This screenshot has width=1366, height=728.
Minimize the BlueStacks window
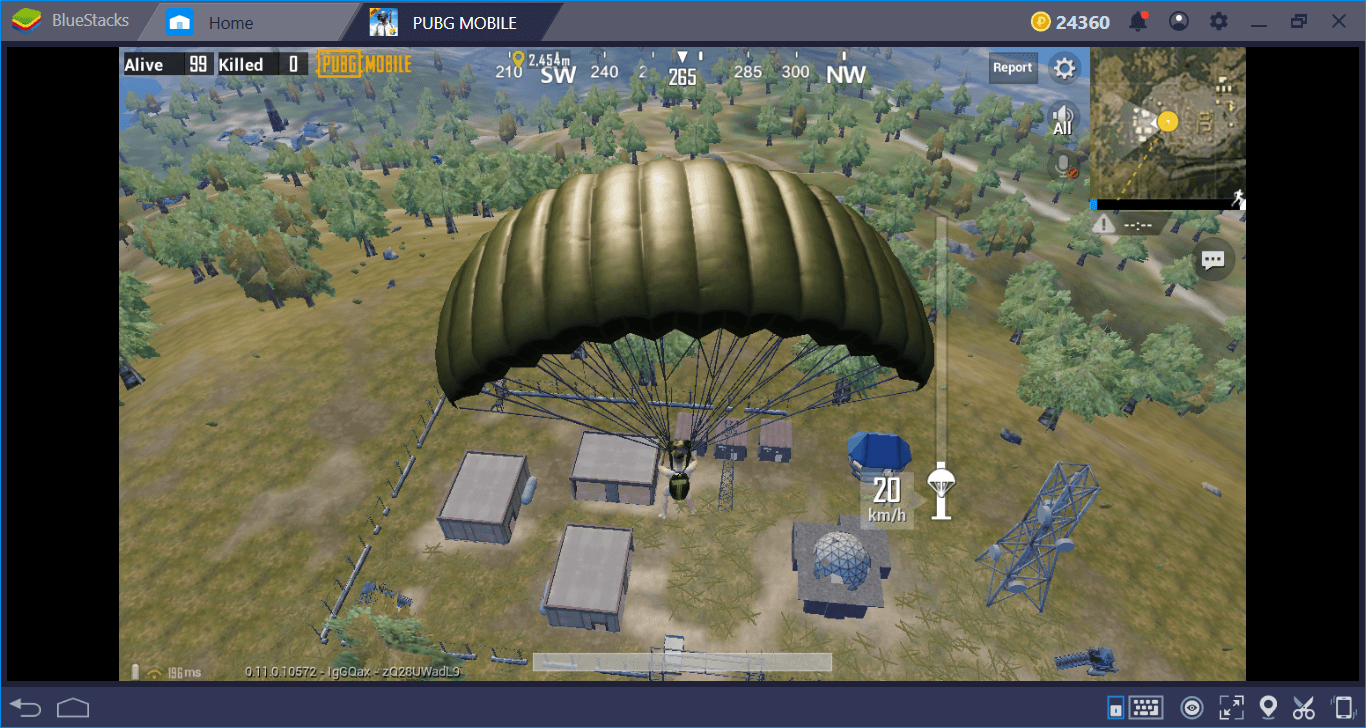point(1259,21)
